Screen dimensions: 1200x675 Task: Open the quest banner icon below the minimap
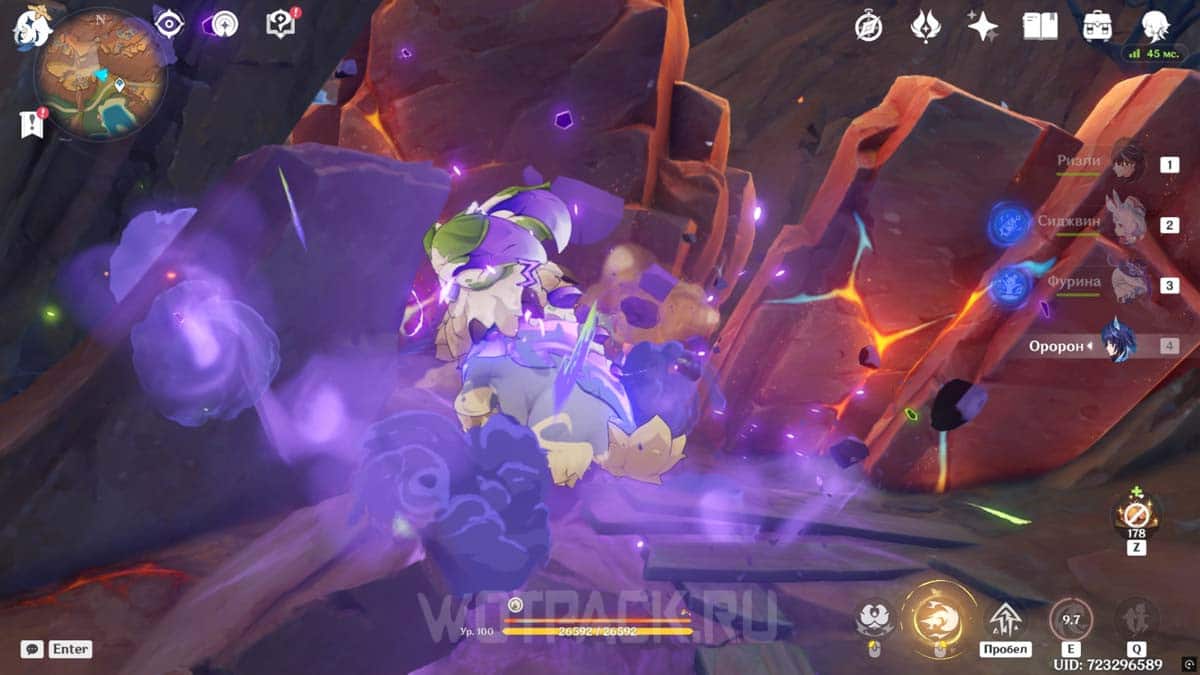coord(31,123)
